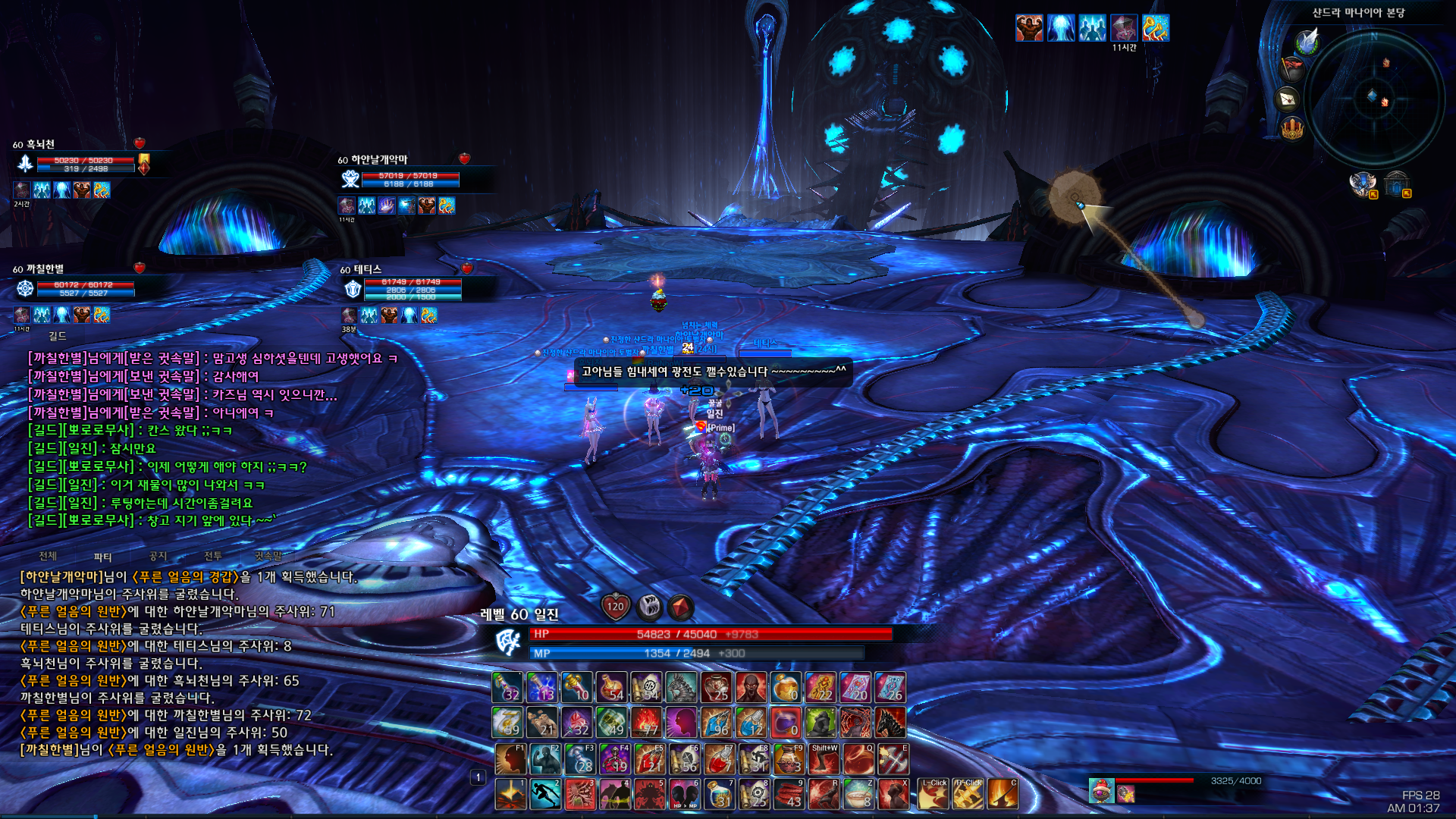Activate the F1 glowing head skill
The image size is (1456, 819).
coord(510,758)
